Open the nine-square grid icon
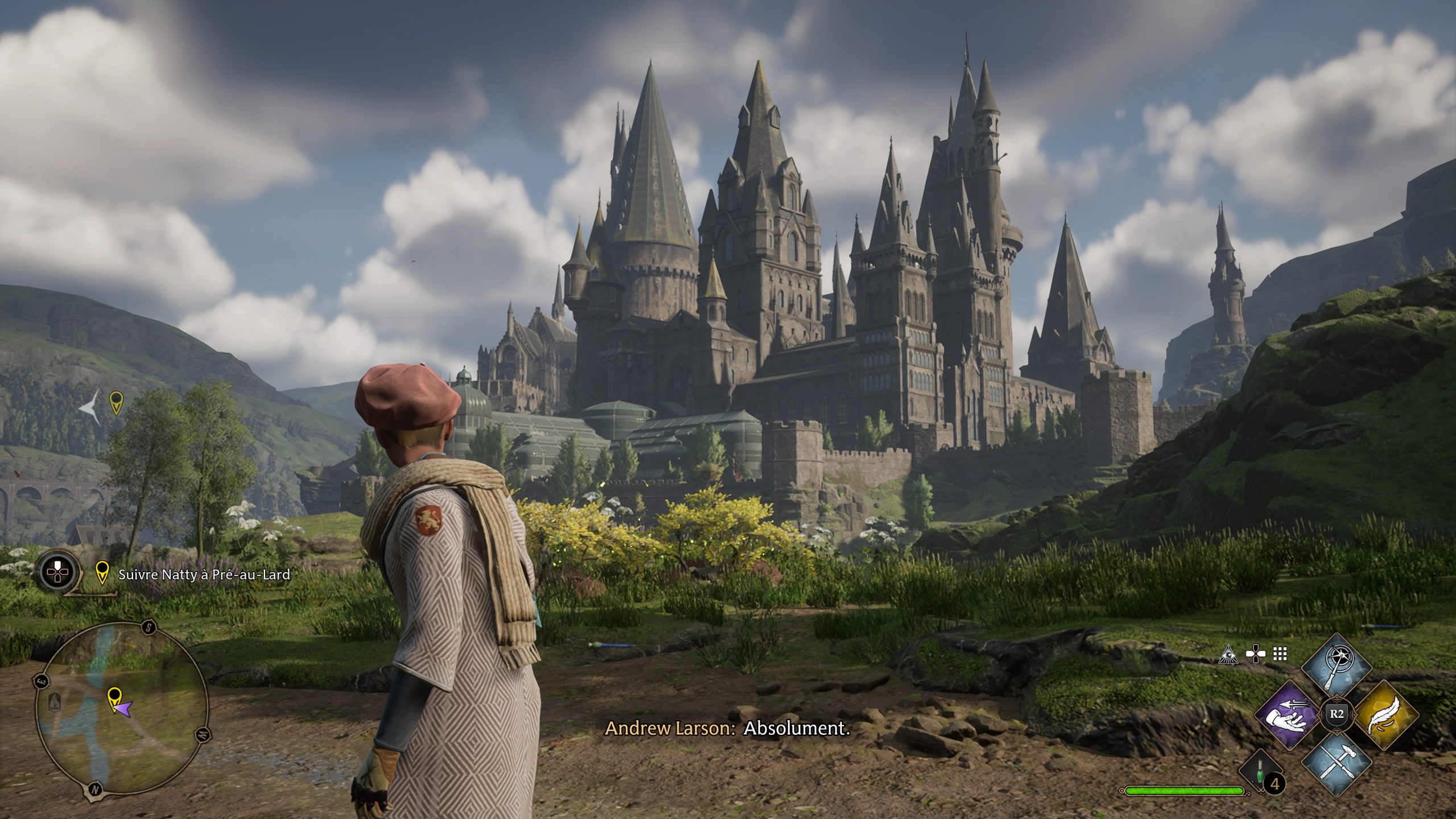1456x819 pixels. [1280, 655]
